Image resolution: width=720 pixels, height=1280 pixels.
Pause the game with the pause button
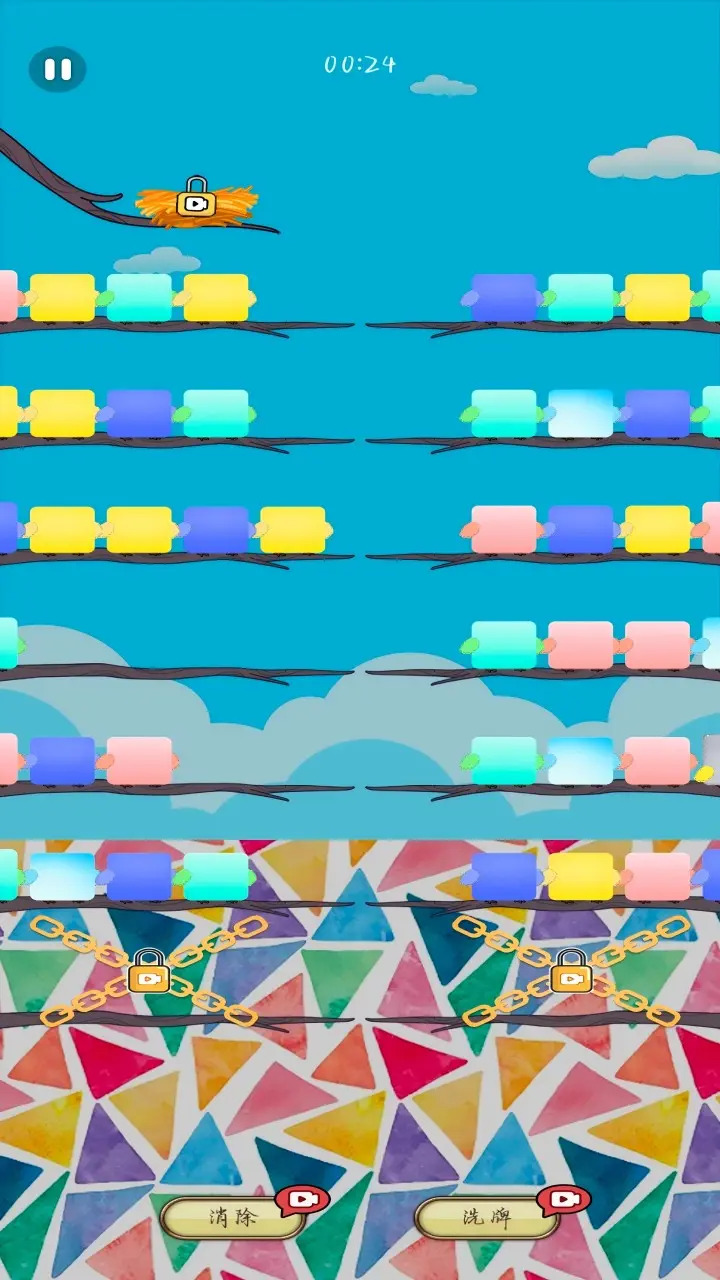[57, 69]
